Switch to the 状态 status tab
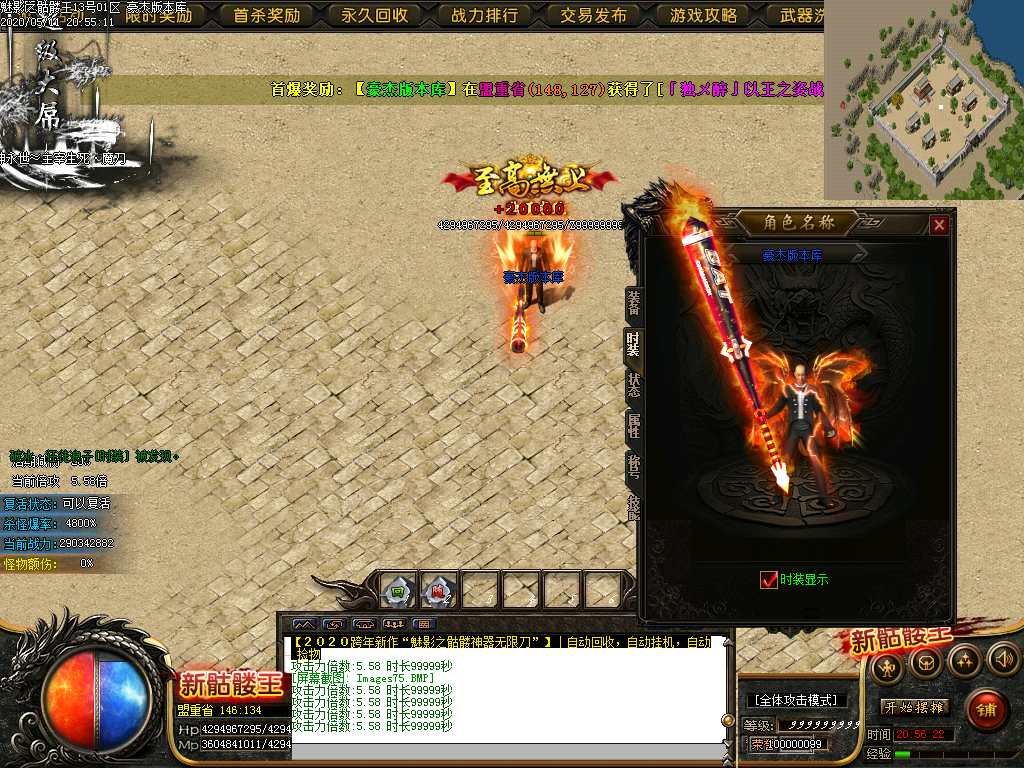Screen dimensions: 1024x768 pyautogui.click(x=633, y=385)
